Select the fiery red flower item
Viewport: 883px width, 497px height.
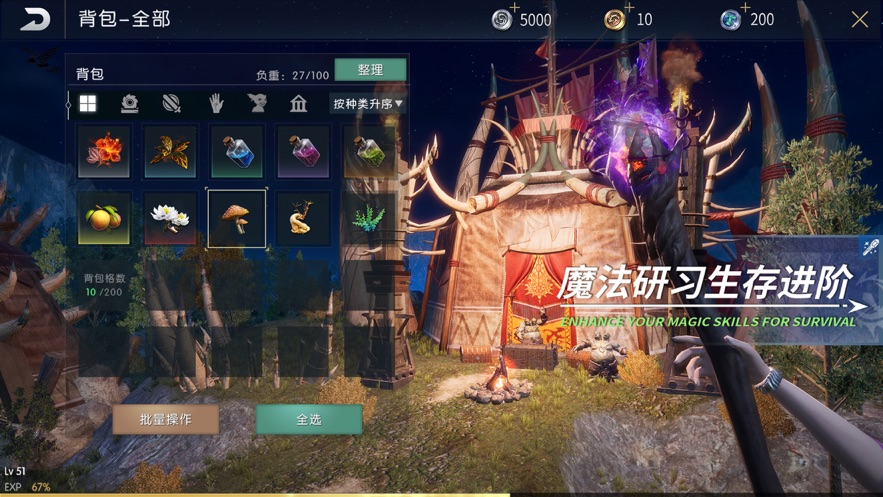(x=104, y=151)
